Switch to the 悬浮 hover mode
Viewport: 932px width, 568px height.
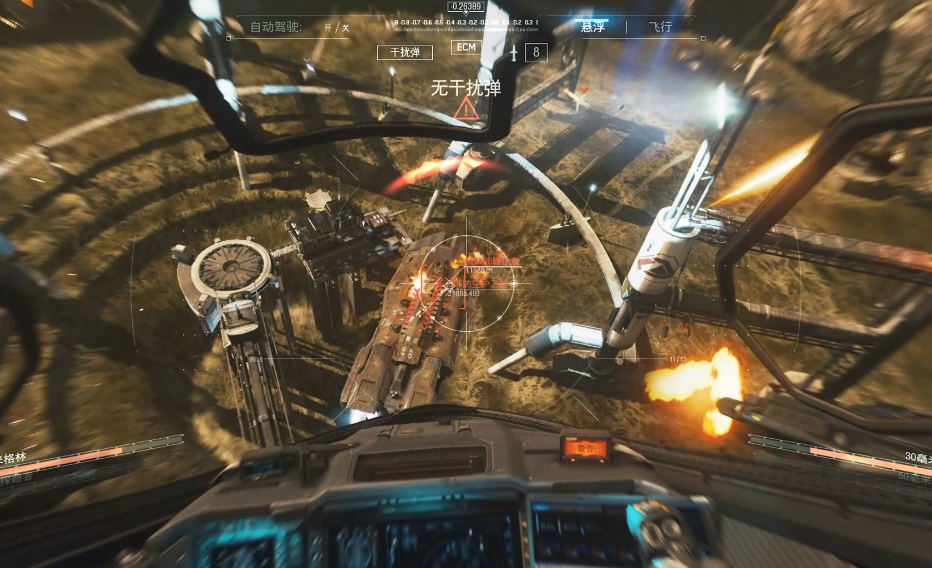click(593, 27)
